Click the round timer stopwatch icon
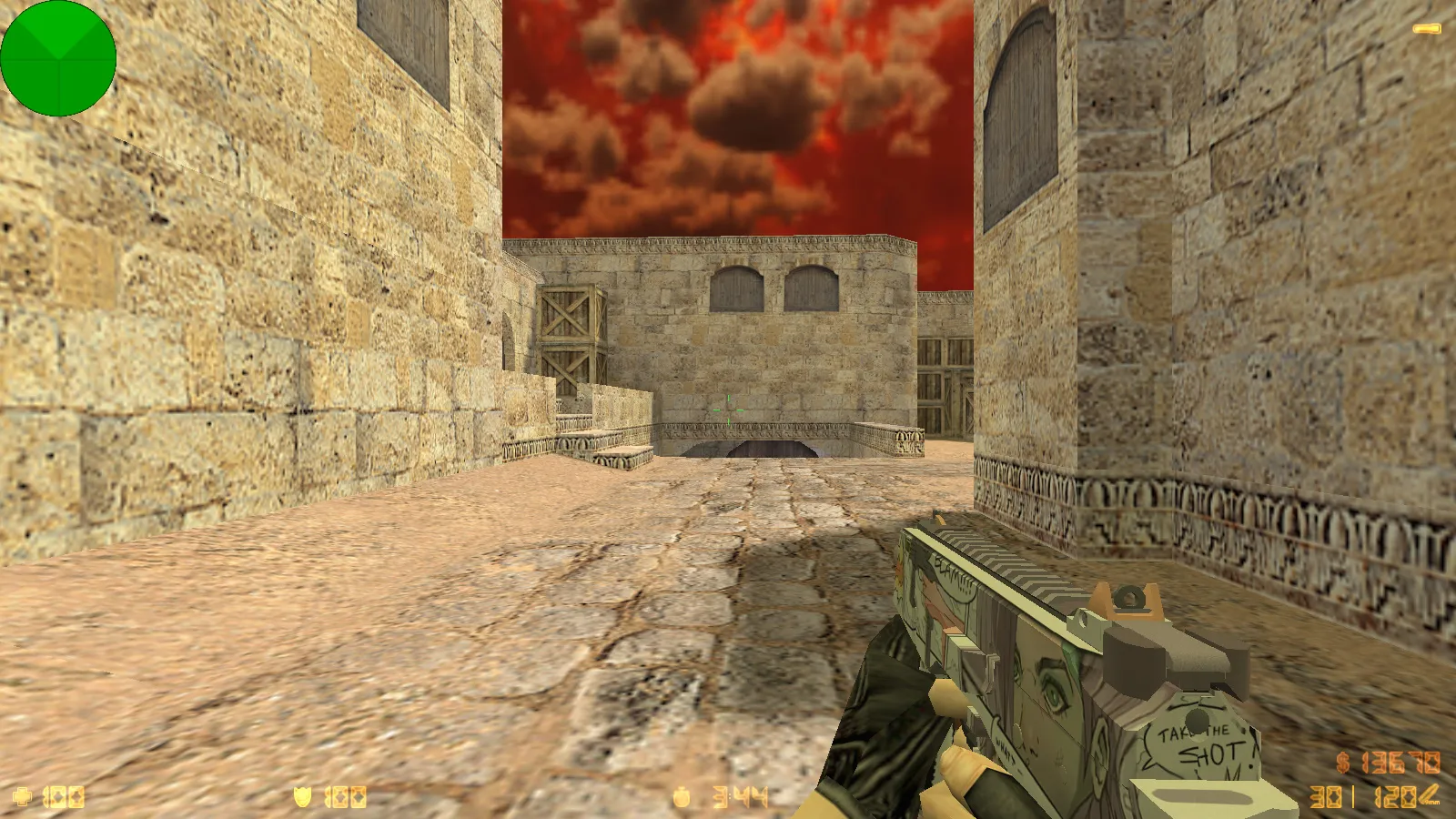1456x819 pixels. point(682,796)
